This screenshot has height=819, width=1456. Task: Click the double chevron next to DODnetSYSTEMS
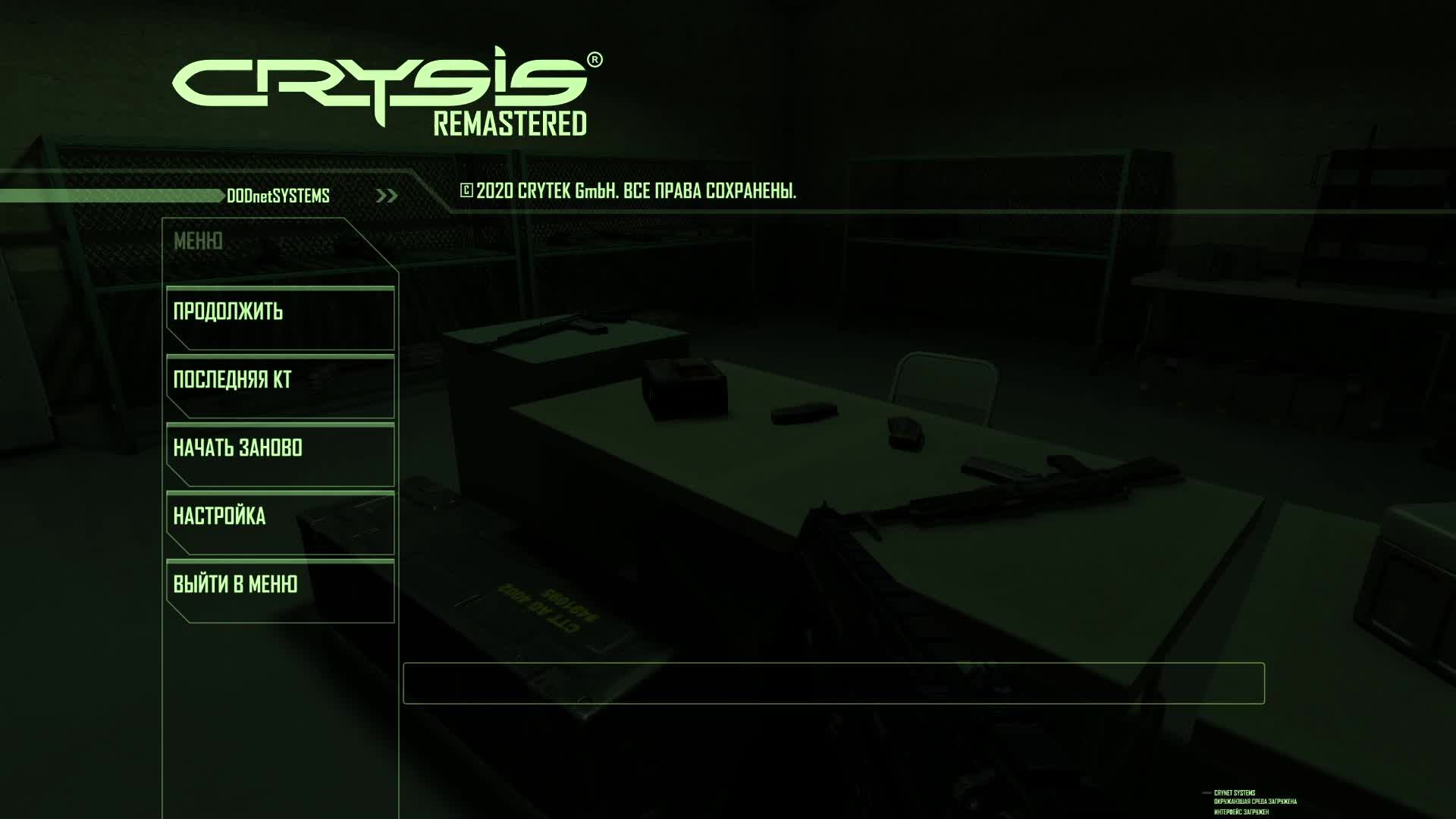[x=388, y=196]
